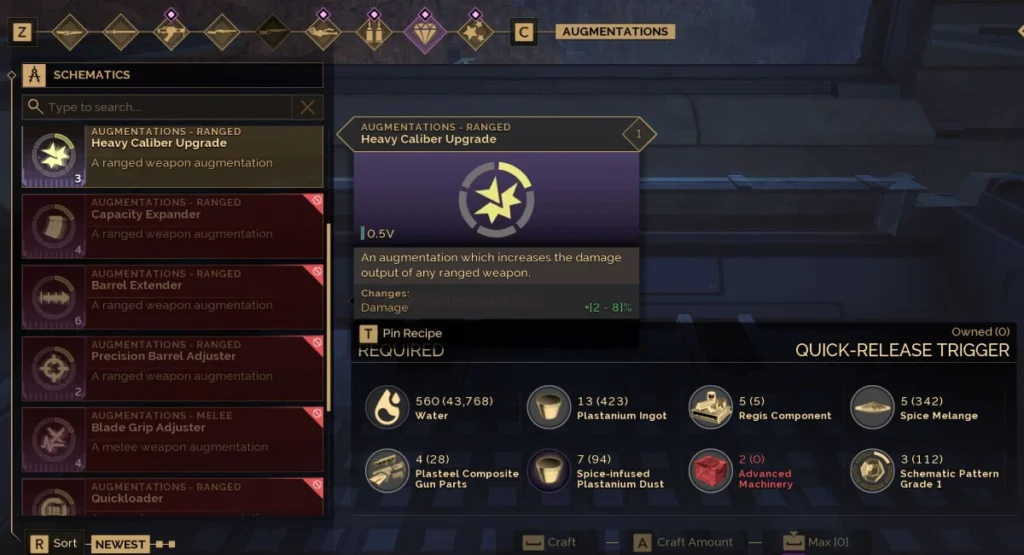Toggle the Newest sort order label
Screen dimensions: 1024x555
click(120, 544)
